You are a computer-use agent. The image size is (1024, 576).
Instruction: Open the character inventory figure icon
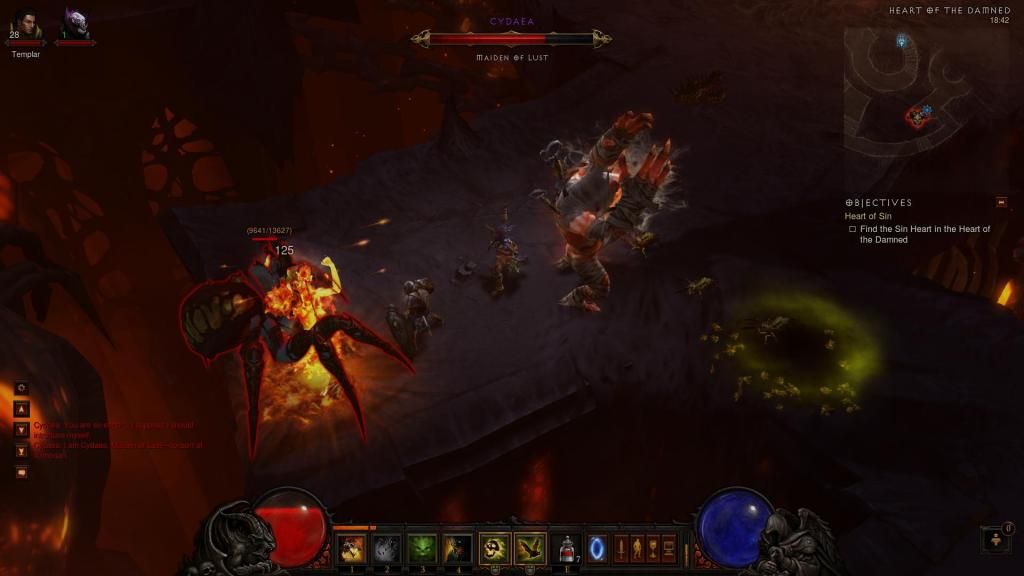coord(637,549)
